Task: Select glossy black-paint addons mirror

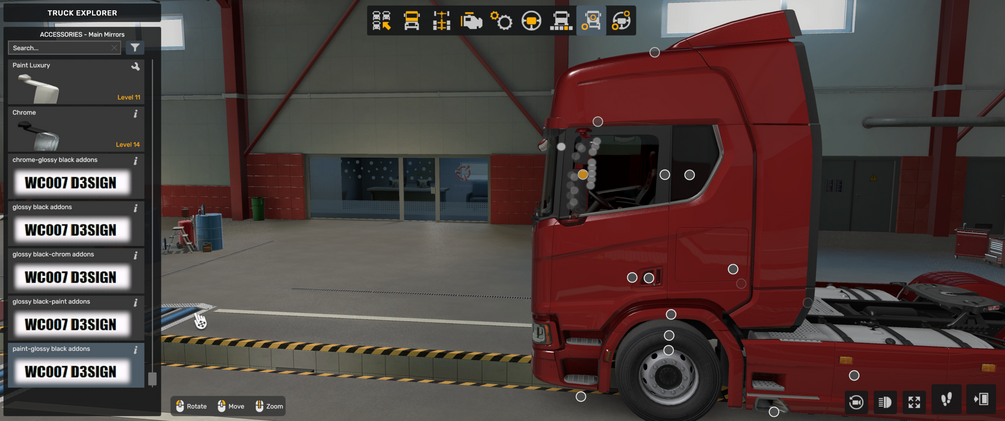Action: pos(76,318)
